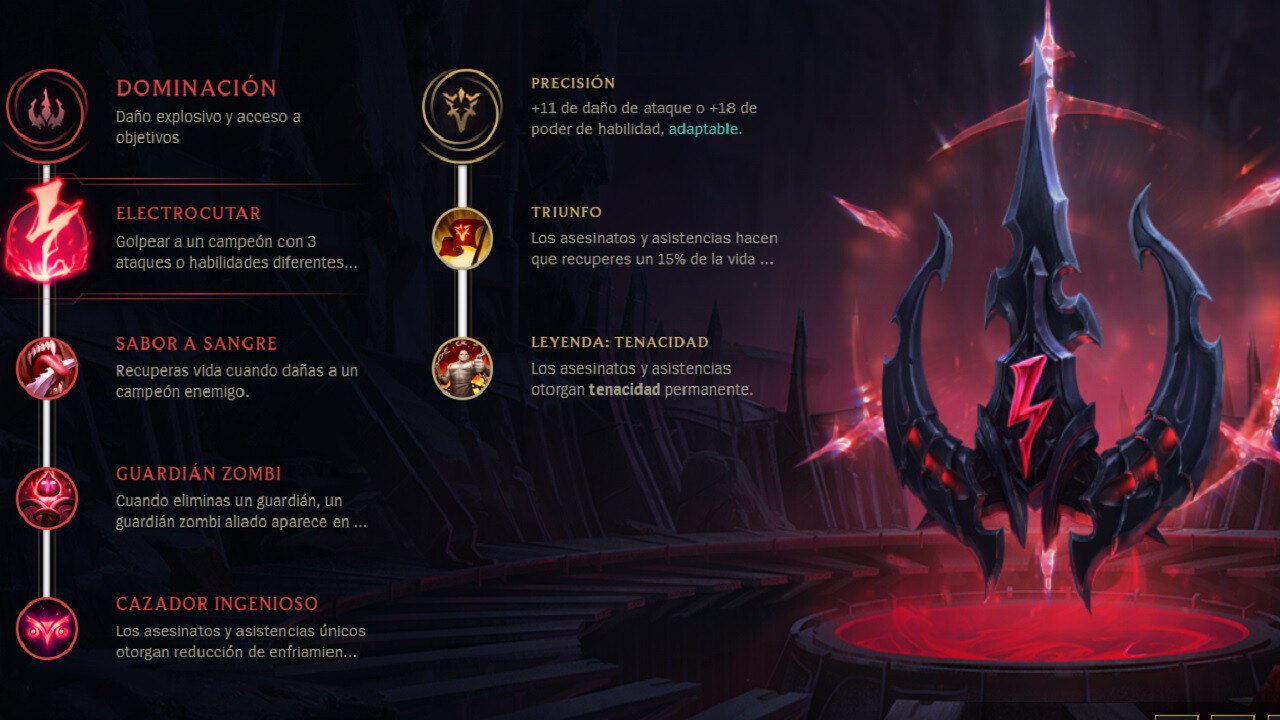Pick the Cazador Ingenioso rune icon
The image size is (1280, 720).
(x=45, y=628)
